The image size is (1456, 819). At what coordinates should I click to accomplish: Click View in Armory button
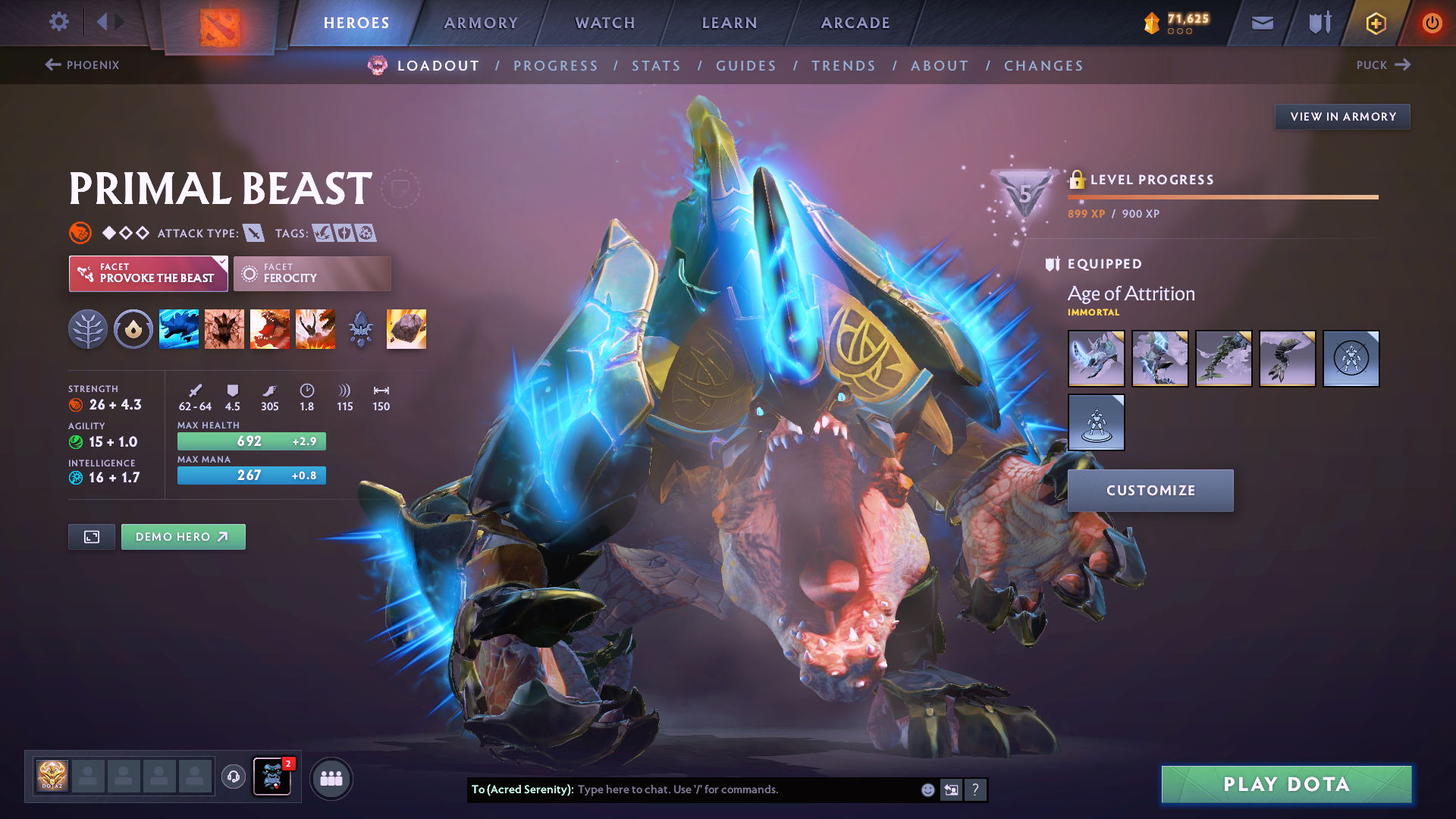[x=1342, y=117]
